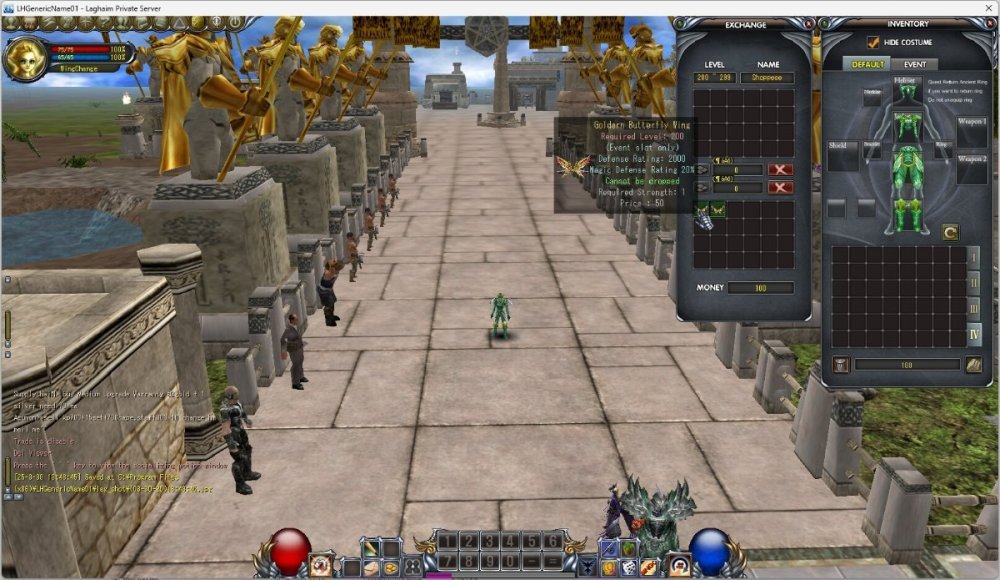Click the gold rotate button under Weapon 2
Viewport: 1000px width, 580px height.
click(x=949, y=232)
